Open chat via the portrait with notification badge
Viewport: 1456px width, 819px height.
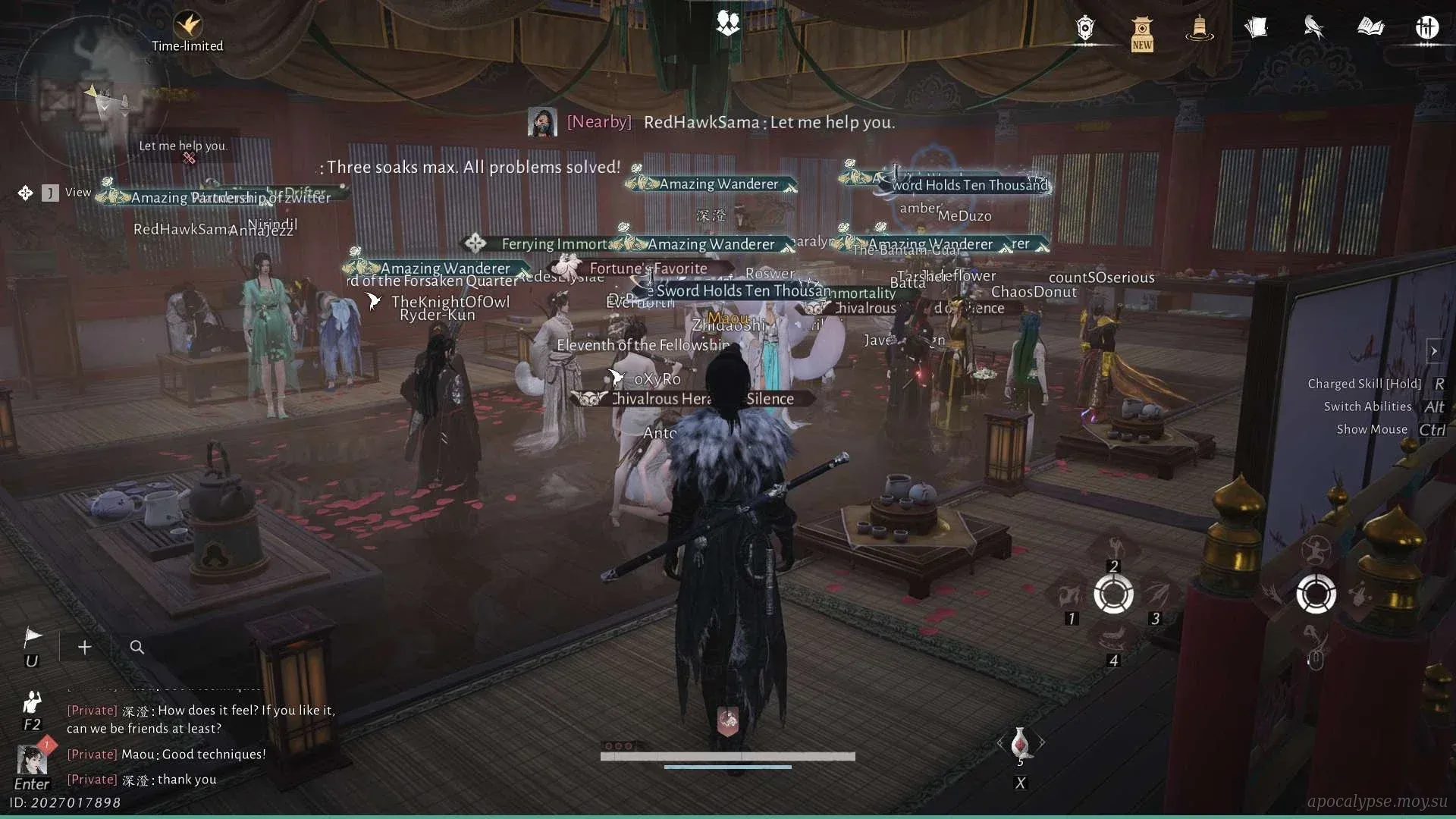click(32, 759)
